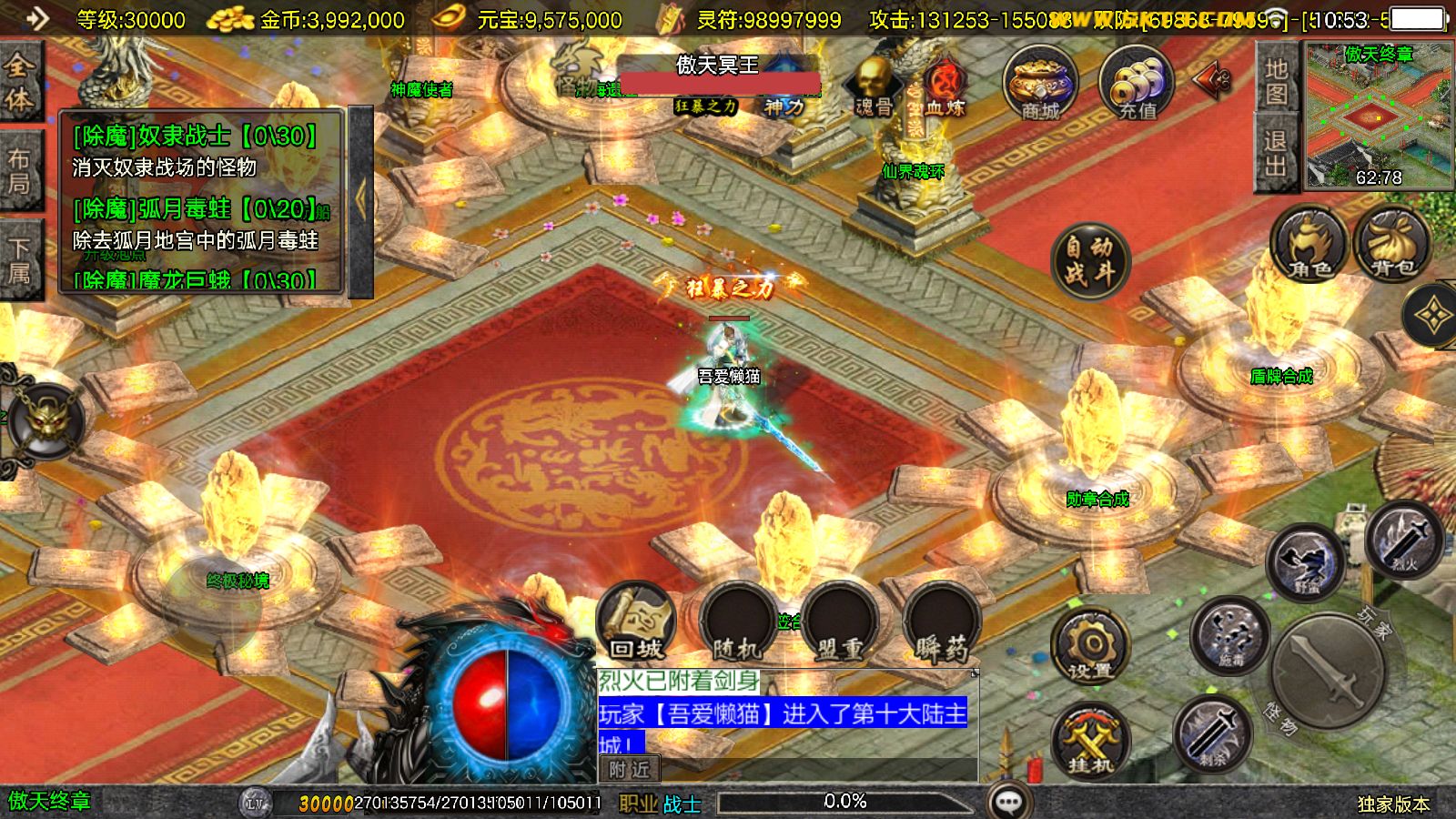This screenshot has width=1456, height=819.
Task: Toggle 自动战斗 auto battle
Action: (1089, 259)
